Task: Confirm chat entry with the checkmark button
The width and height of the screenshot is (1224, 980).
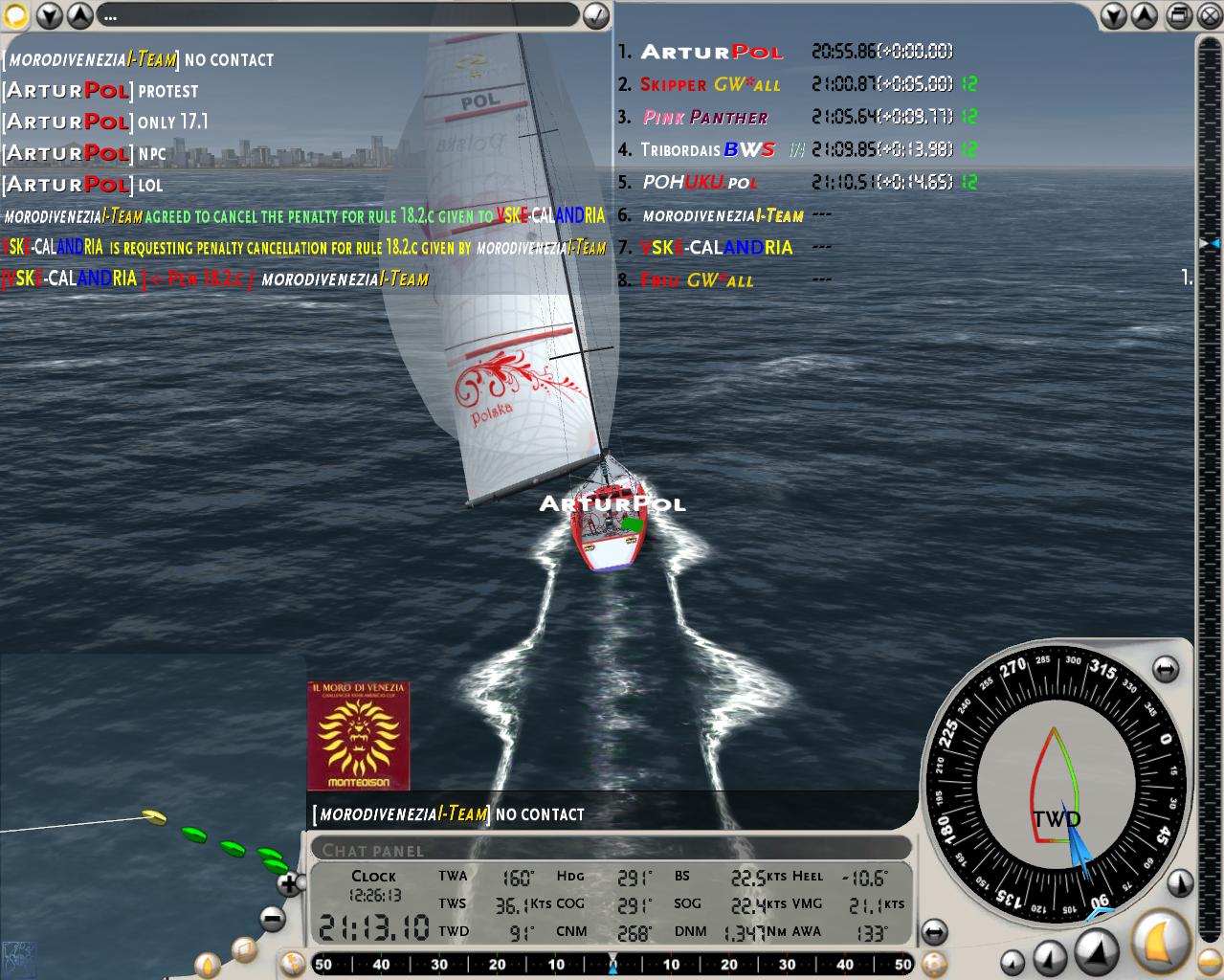Action: pyautogui.click(x=595, y=15)
